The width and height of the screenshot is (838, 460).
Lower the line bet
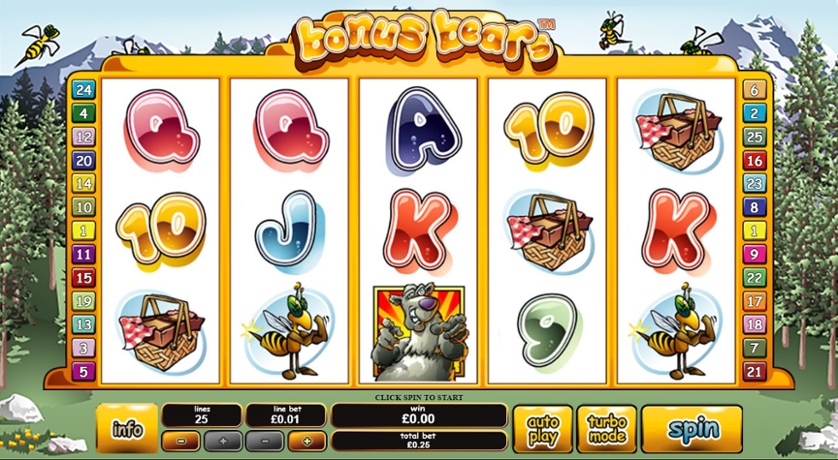pos(264,440)
